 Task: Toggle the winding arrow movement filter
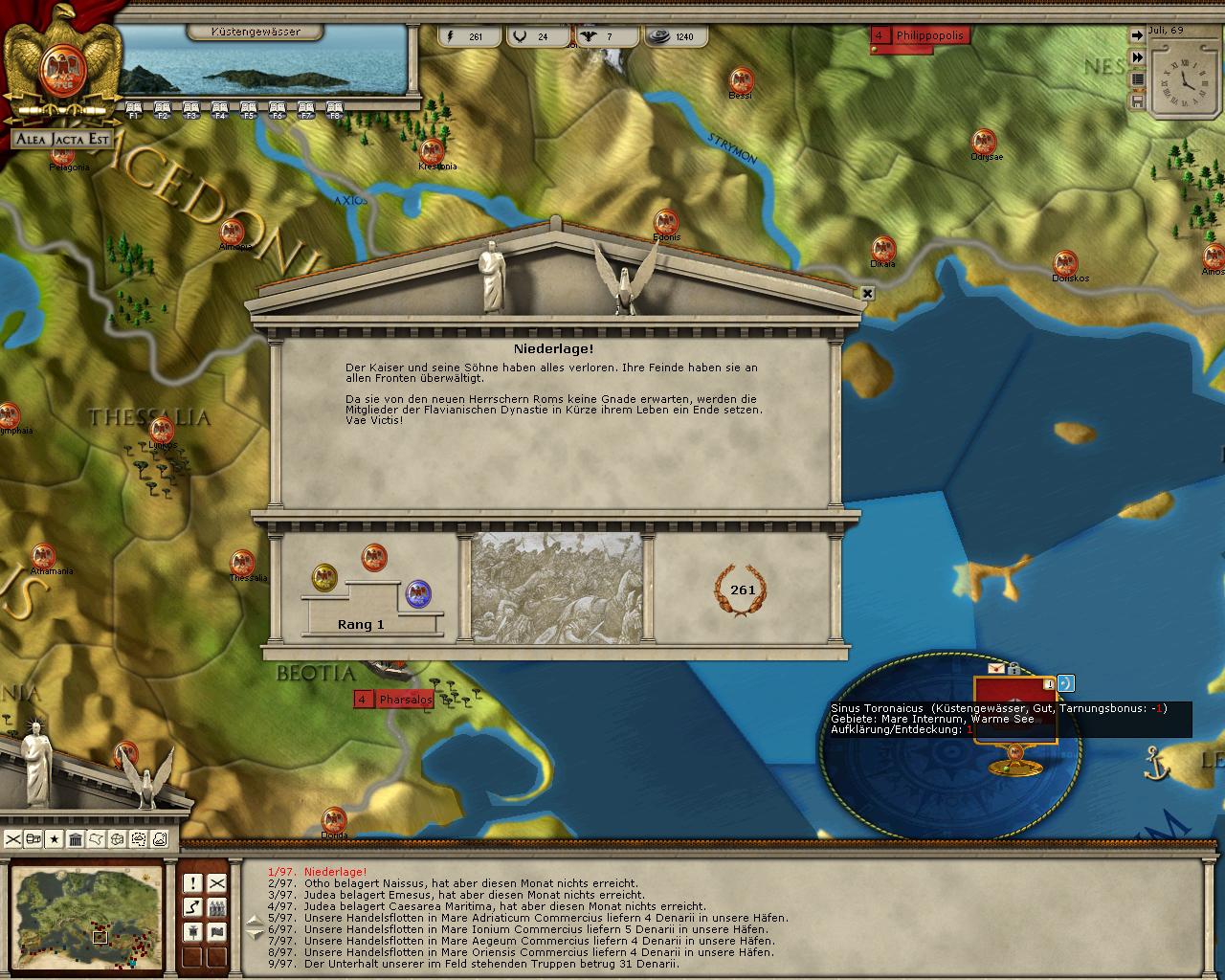click(192, 907)
